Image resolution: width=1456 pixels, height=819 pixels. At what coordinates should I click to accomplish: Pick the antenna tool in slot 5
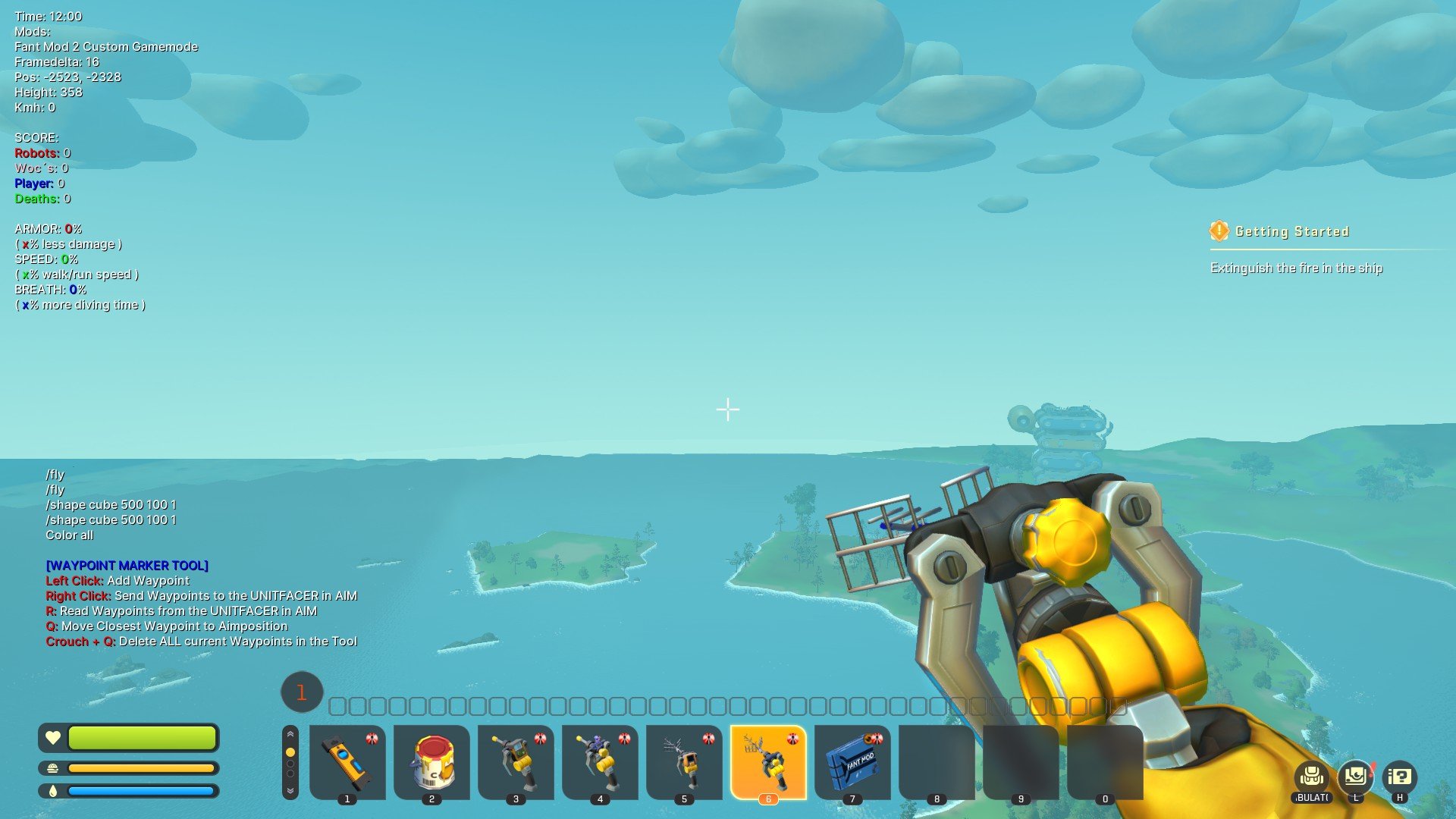(x=684, y=761)
